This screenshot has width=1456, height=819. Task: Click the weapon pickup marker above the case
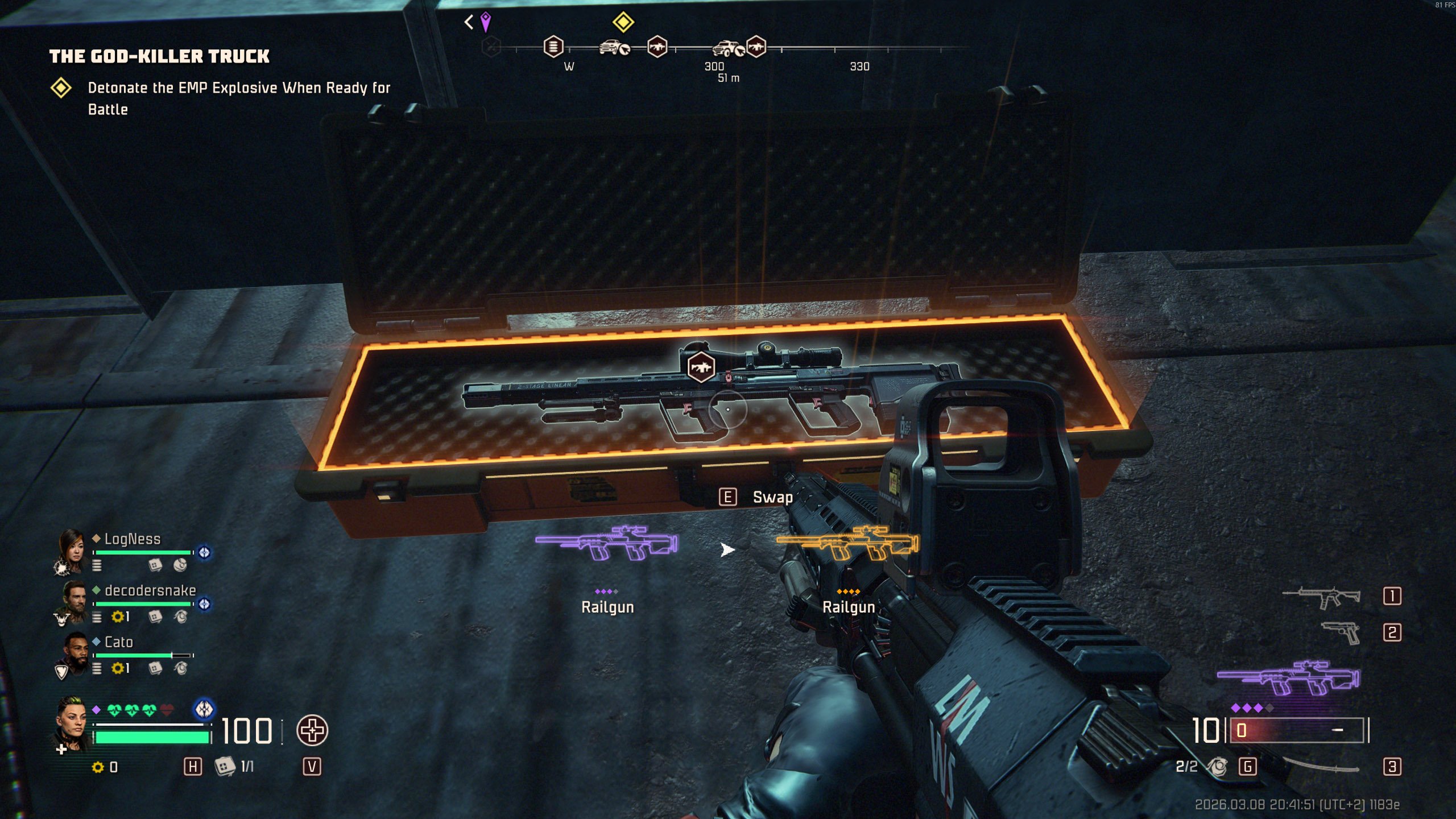click(701, 367)
